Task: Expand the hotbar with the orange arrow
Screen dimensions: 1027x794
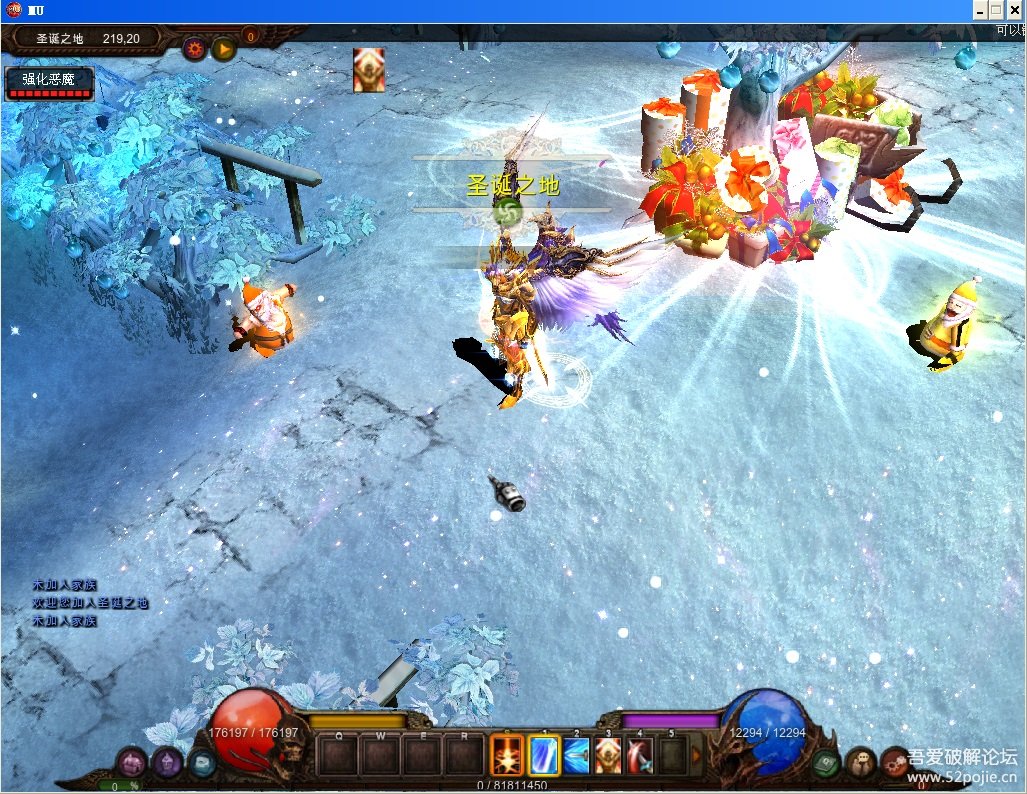Action: pyautogui.click(x=697, y=756)
